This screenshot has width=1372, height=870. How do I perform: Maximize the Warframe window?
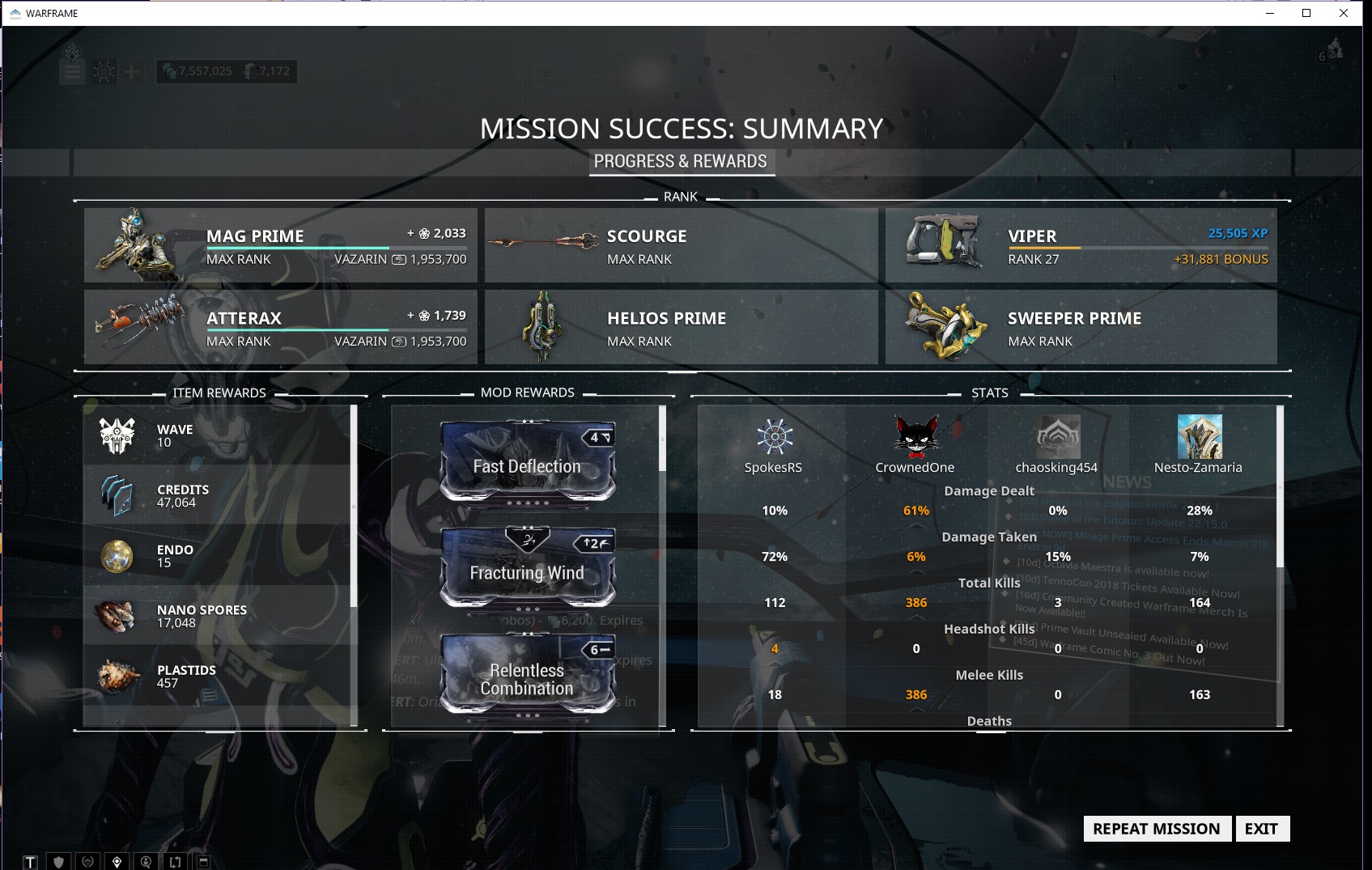coord(1306,13)
